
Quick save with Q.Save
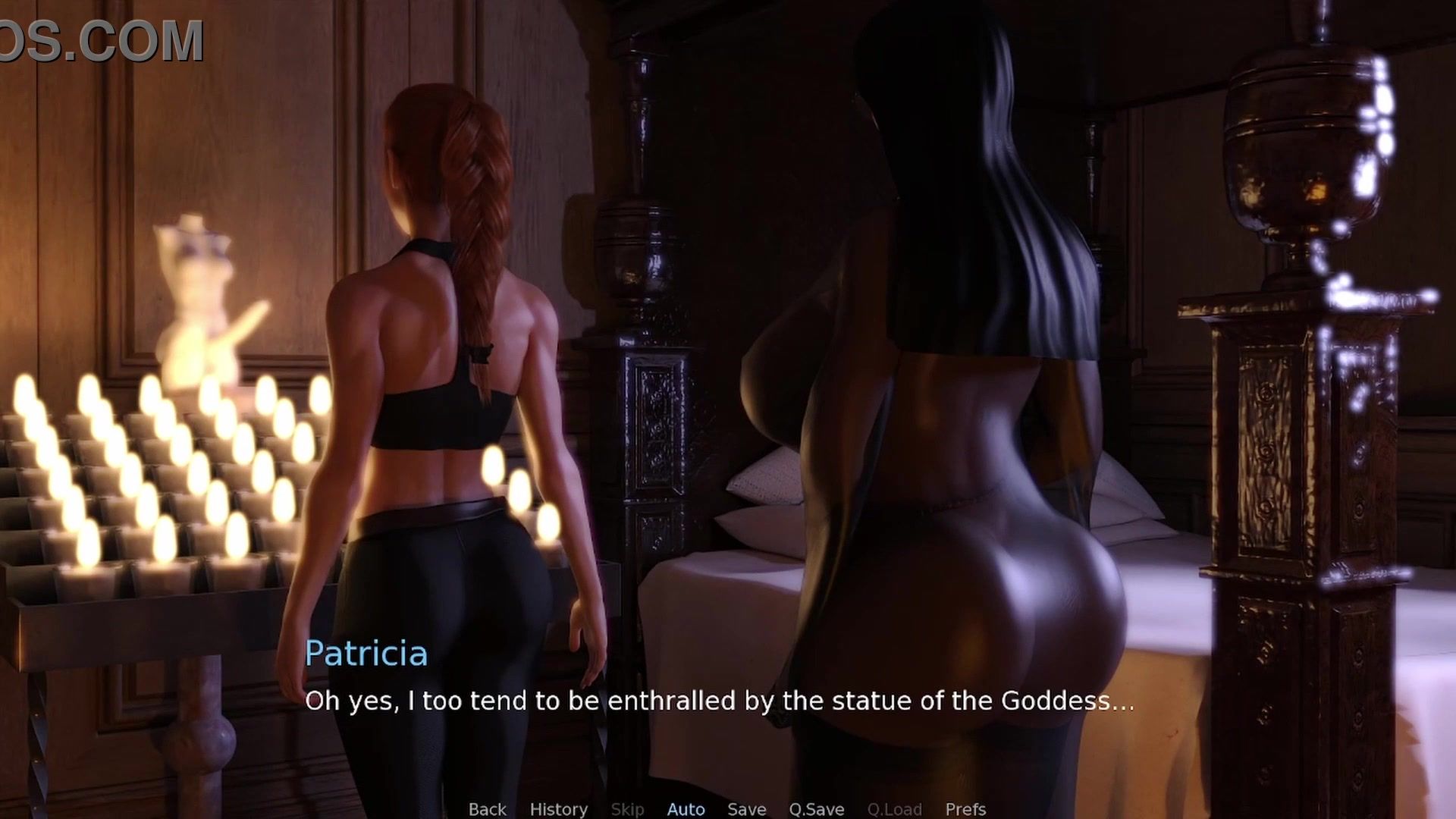click(x=816, y=809)
